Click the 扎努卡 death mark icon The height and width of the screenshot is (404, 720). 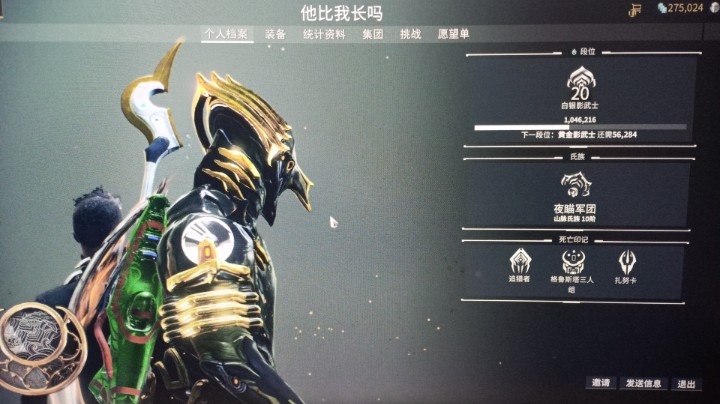click(627, 262)
